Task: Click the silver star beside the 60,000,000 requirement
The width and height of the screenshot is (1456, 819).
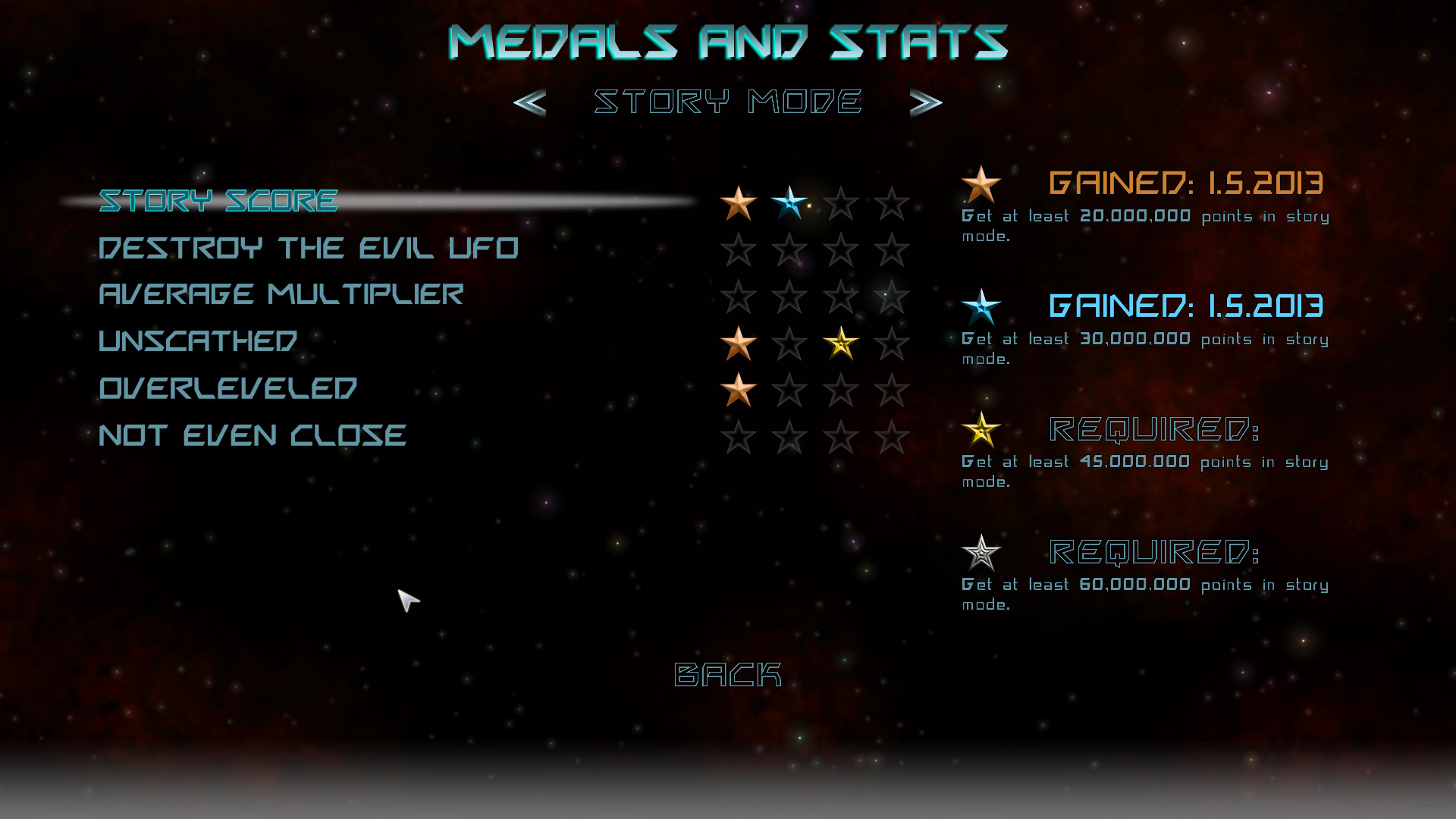Action: 981,554
